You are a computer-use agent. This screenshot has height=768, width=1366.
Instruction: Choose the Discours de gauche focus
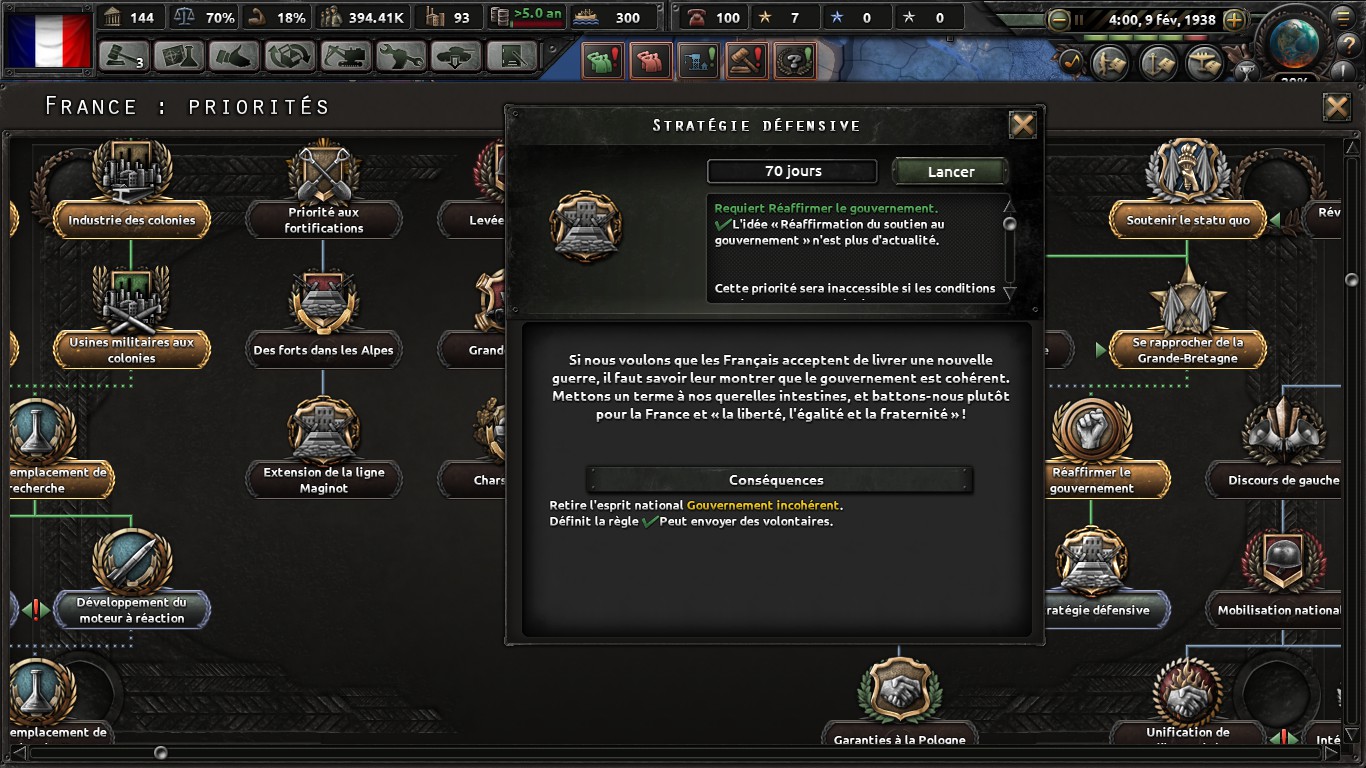[1283, 479]
